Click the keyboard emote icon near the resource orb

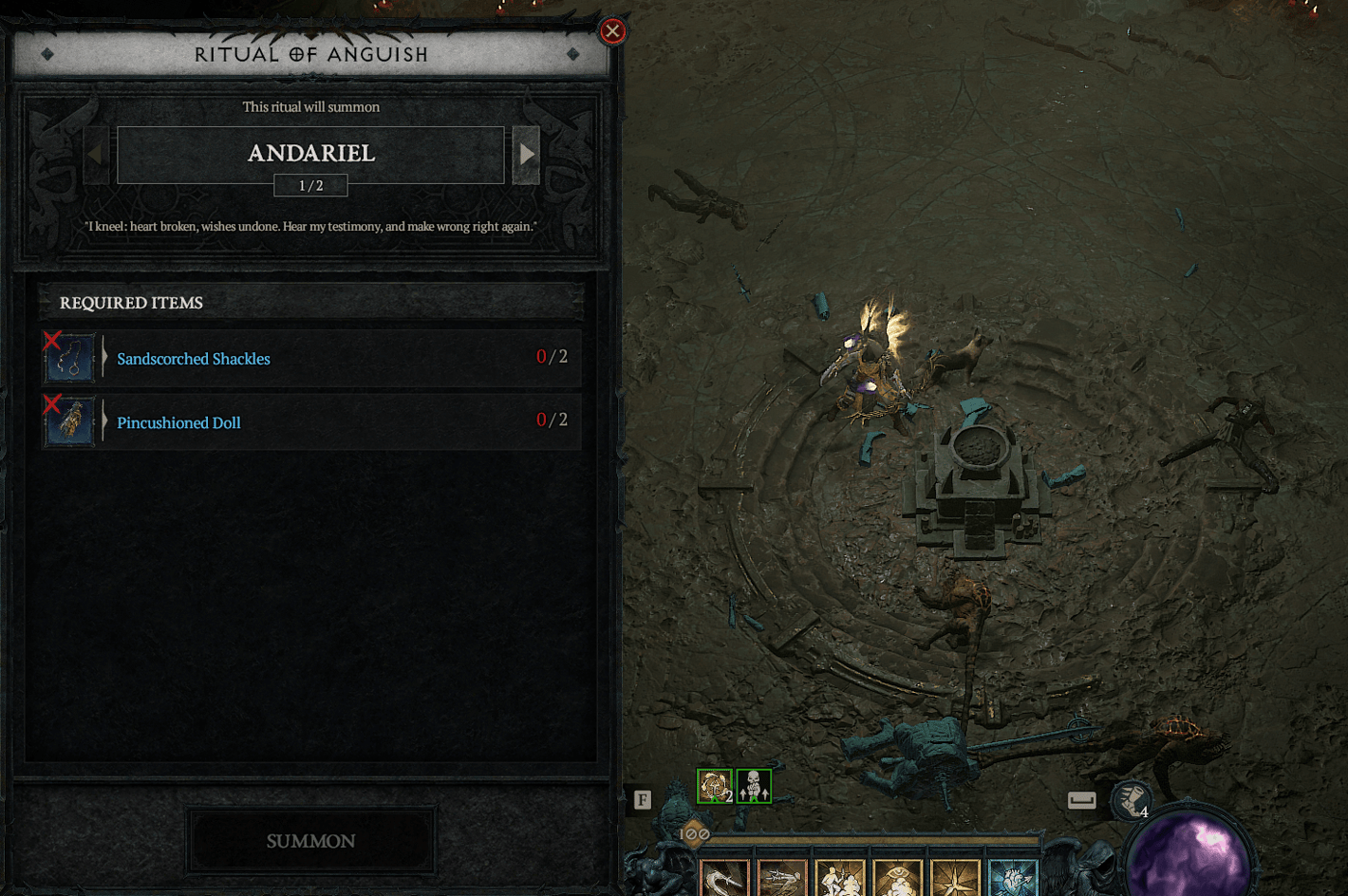point(1082,800)
